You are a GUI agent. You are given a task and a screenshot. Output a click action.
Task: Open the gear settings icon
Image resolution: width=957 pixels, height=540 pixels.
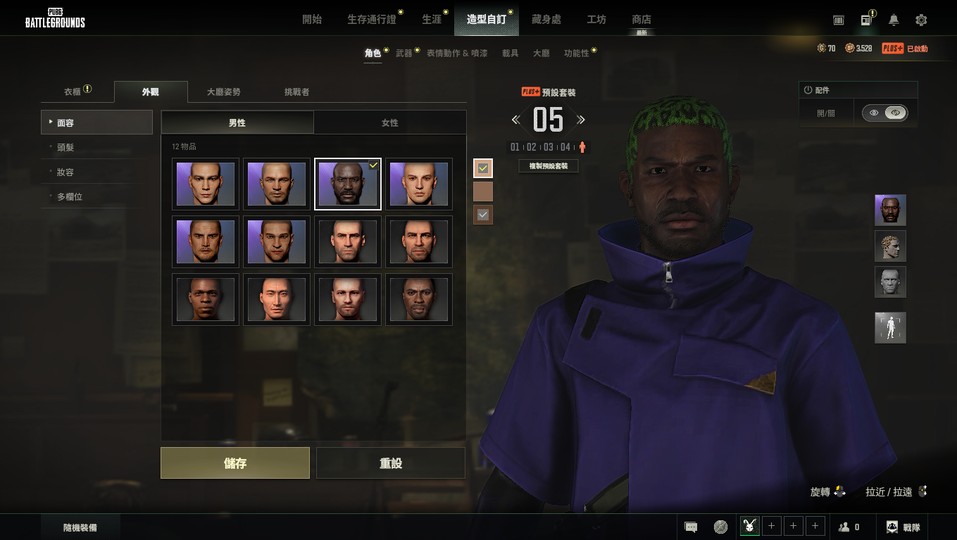pyautogui.click(x=921, y=20)
